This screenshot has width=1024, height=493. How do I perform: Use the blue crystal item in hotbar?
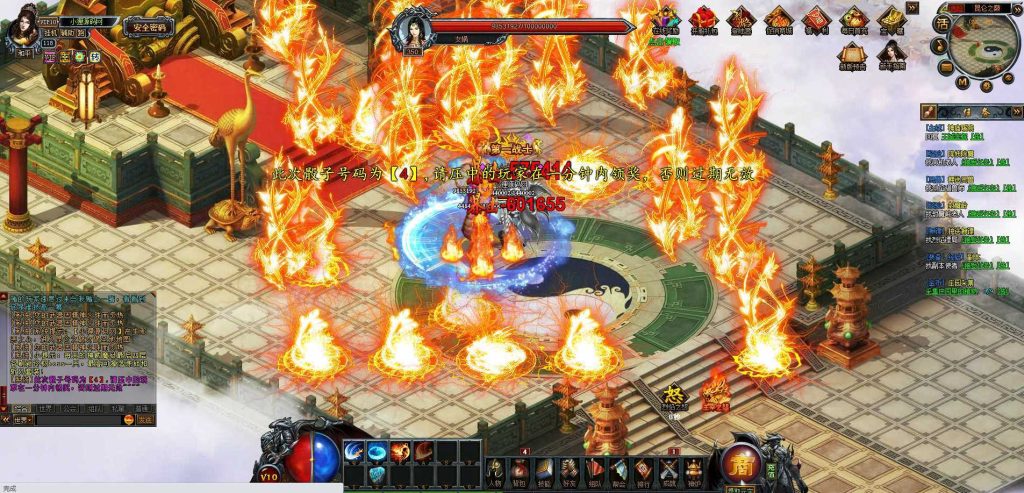377,475
